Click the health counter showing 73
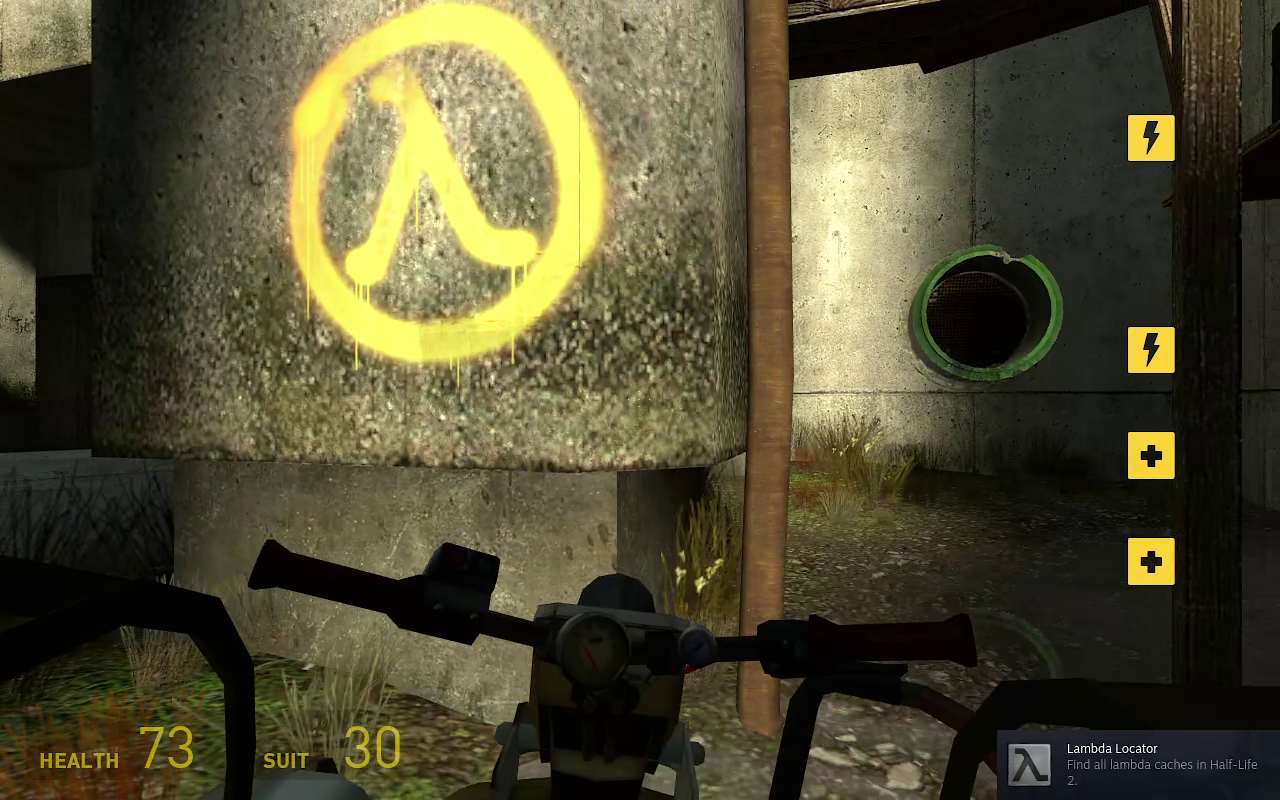Image resolution: width=1280 pixels, height=800 pixels. pos(170,748)
